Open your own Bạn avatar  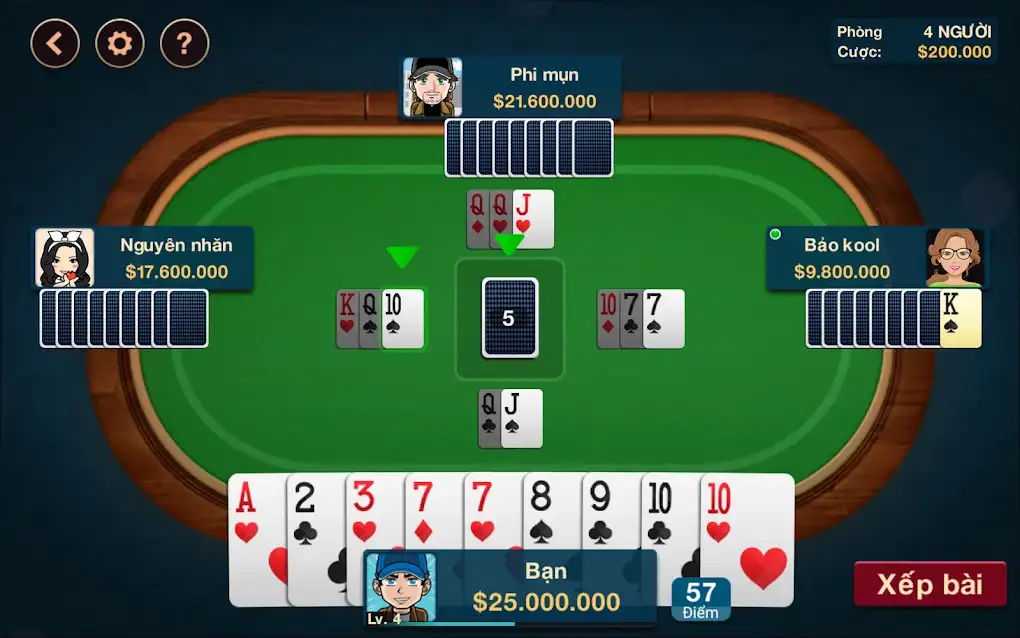pyautogui.click(x=401, y=588)
